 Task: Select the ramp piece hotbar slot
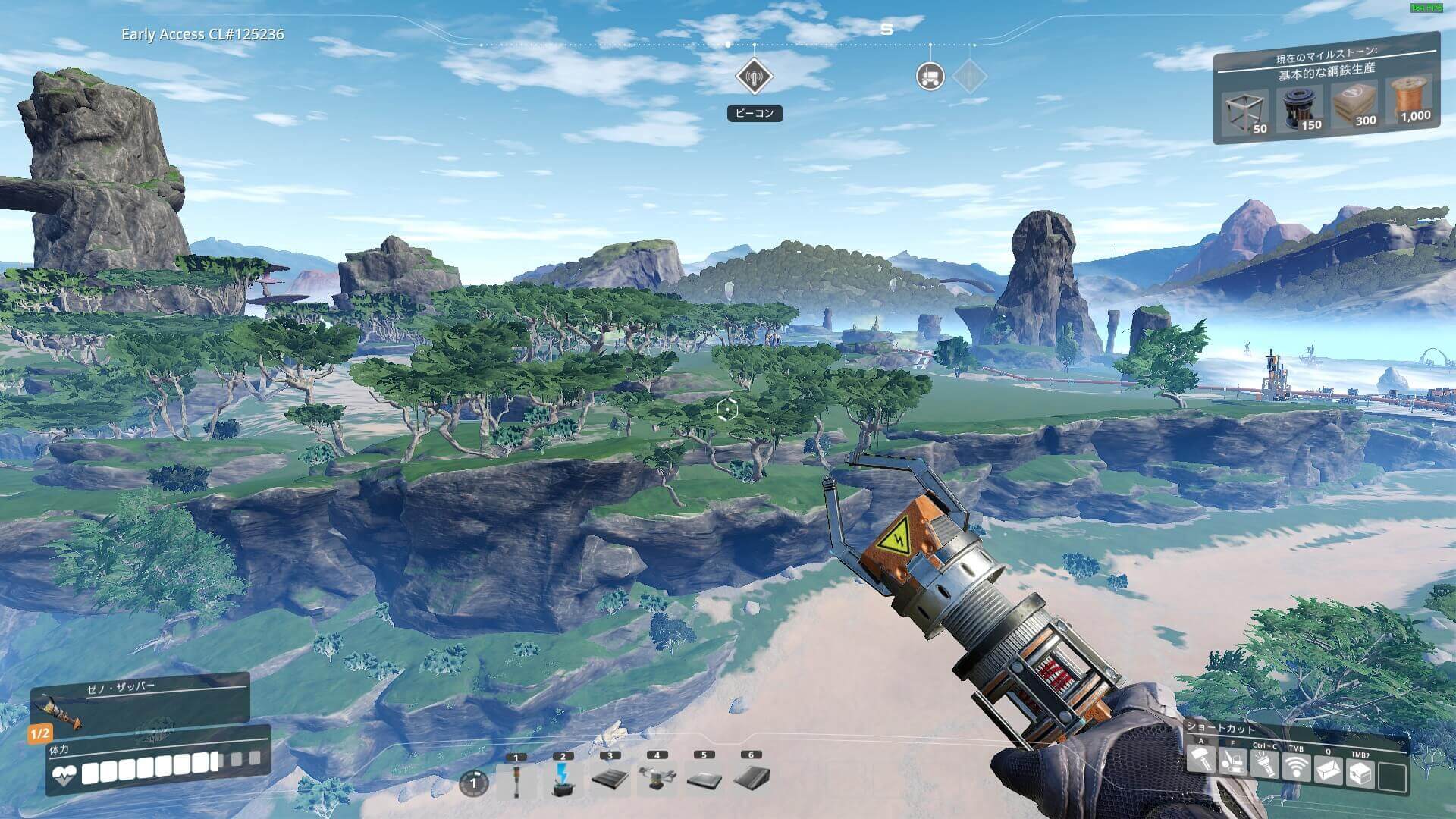(751, 779)
